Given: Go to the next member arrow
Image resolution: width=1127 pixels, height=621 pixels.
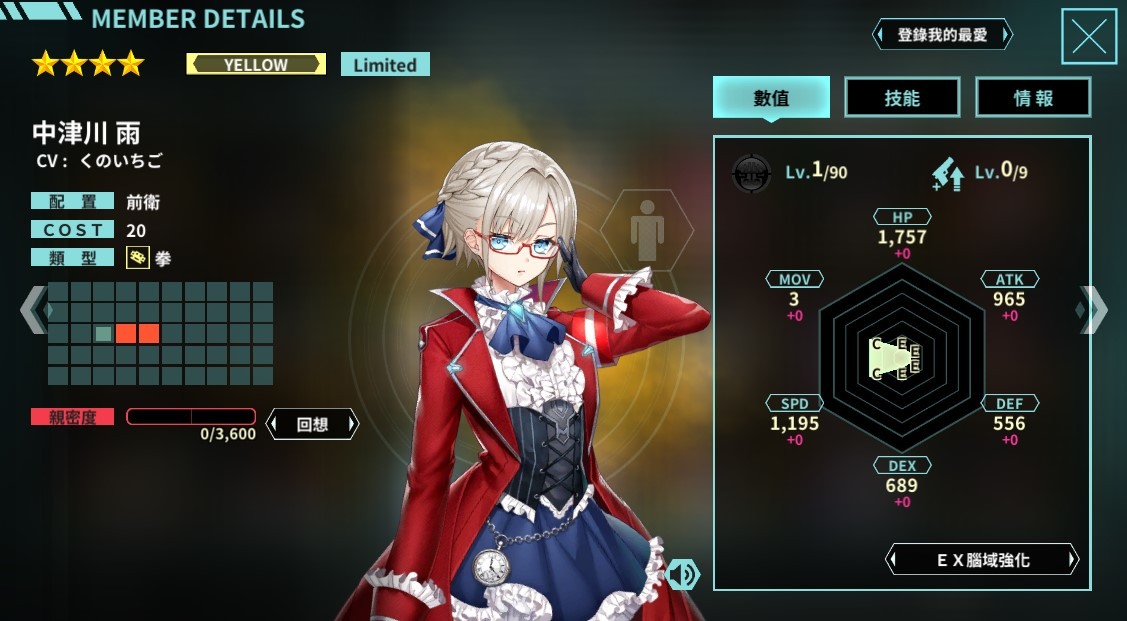Looking at the screenshot, I should [1092, 310].
